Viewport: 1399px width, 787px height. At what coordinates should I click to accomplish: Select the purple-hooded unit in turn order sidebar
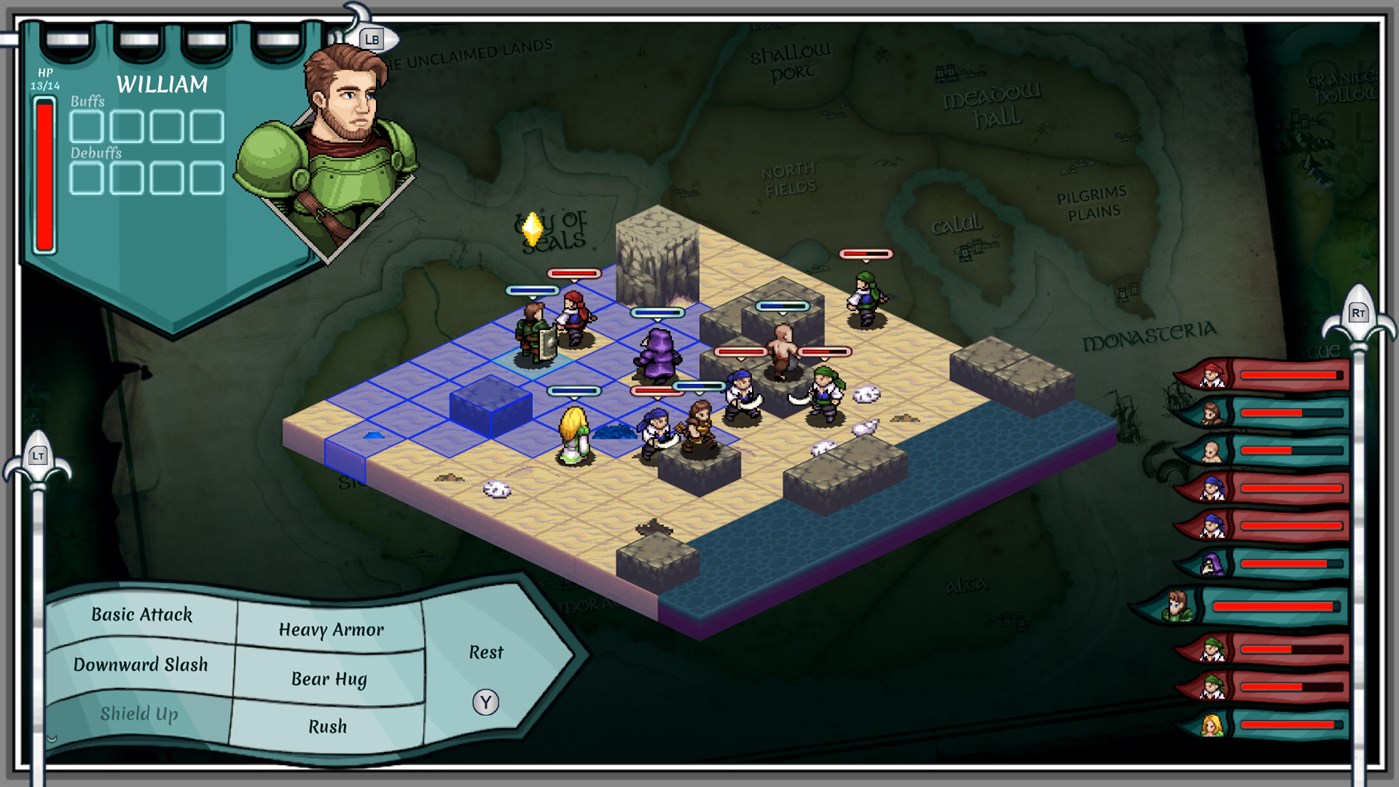point(1213,563)
